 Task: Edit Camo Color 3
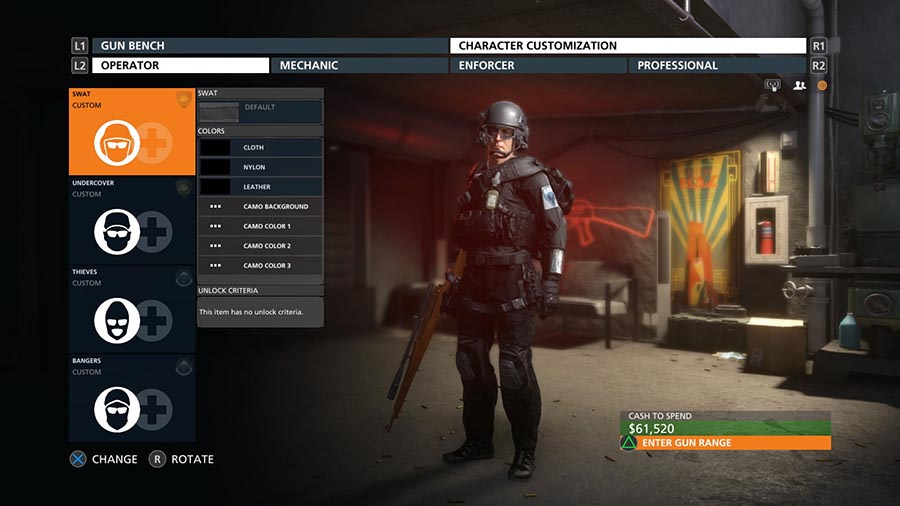(260, 265)
